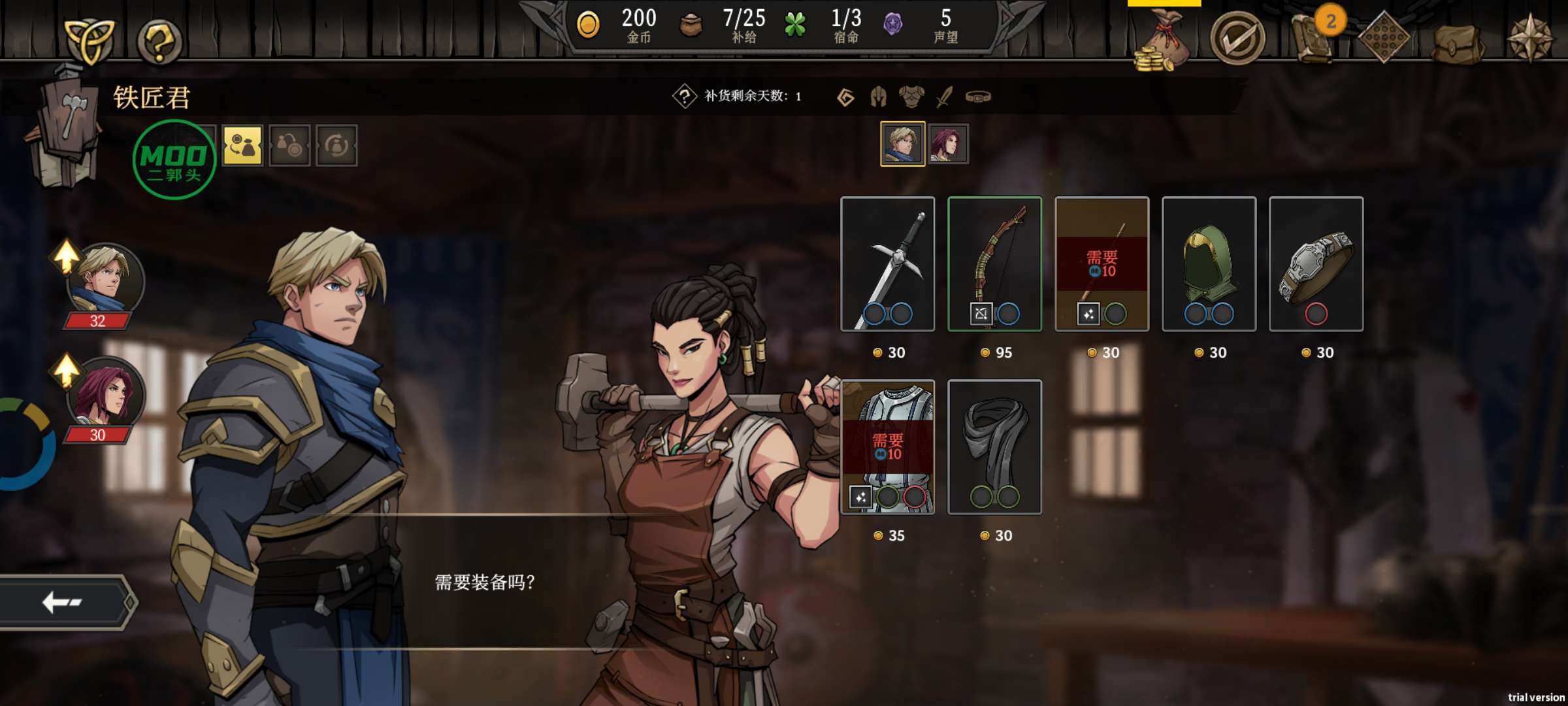Choose the green hood item
The height and width of the screenshot is (706, 1568).
coord(1209,263)
